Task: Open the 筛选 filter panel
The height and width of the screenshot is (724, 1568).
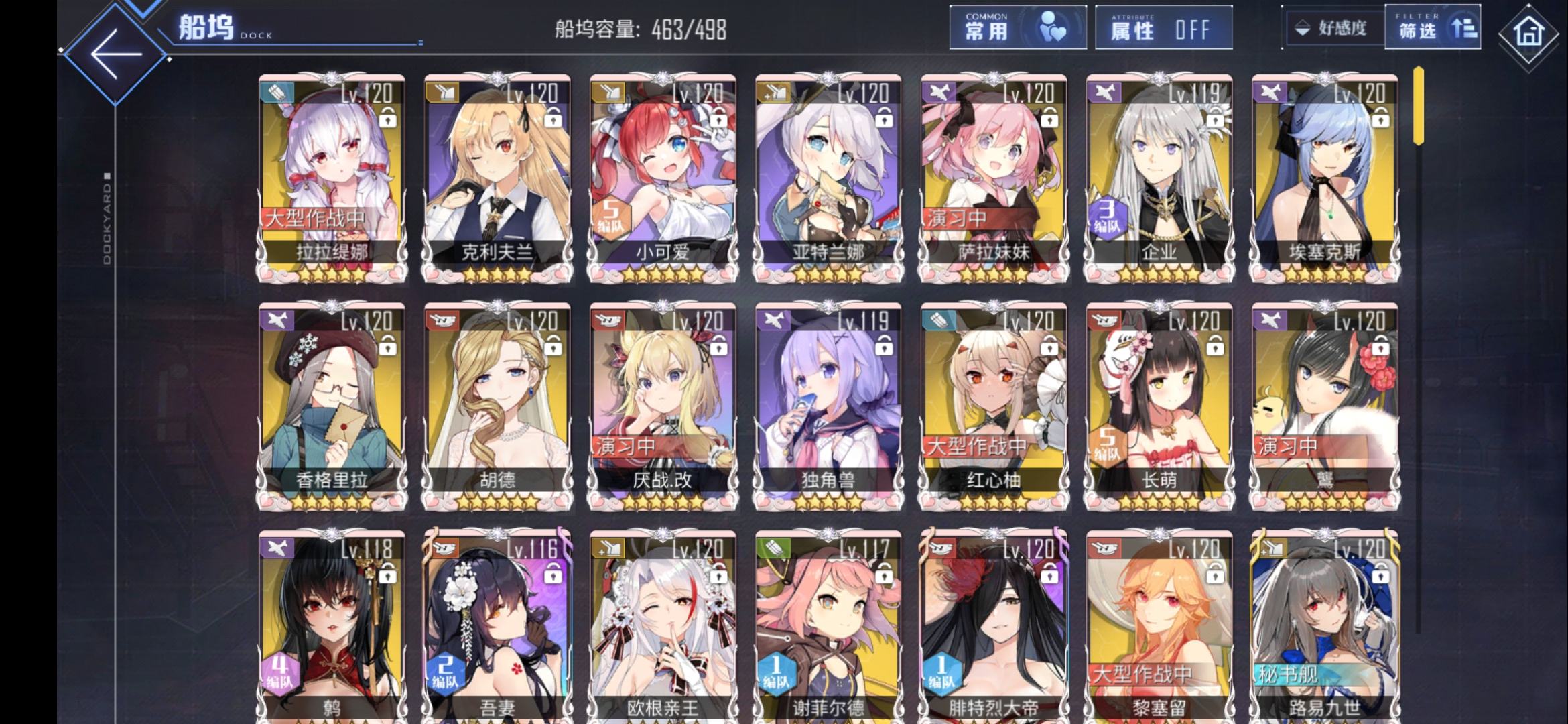Action: [1433, 28]
